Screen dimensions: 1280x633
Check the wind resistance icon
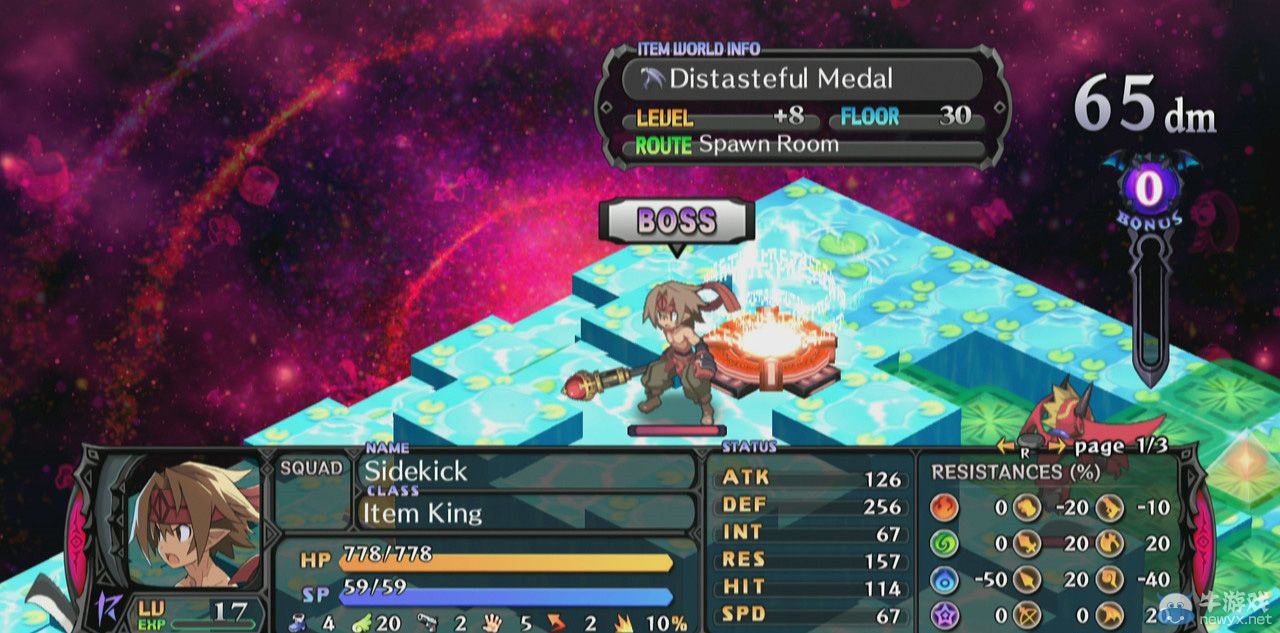point(944,543)
